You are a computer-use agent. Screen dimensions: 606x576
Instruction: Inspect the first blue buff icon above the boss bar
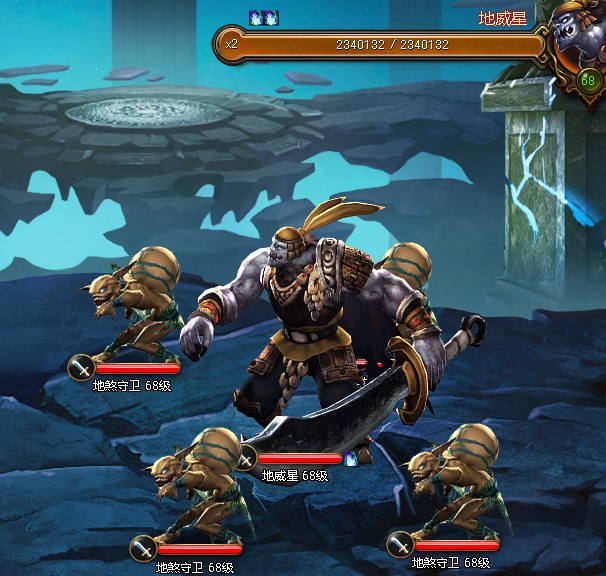tap(256, 18)
